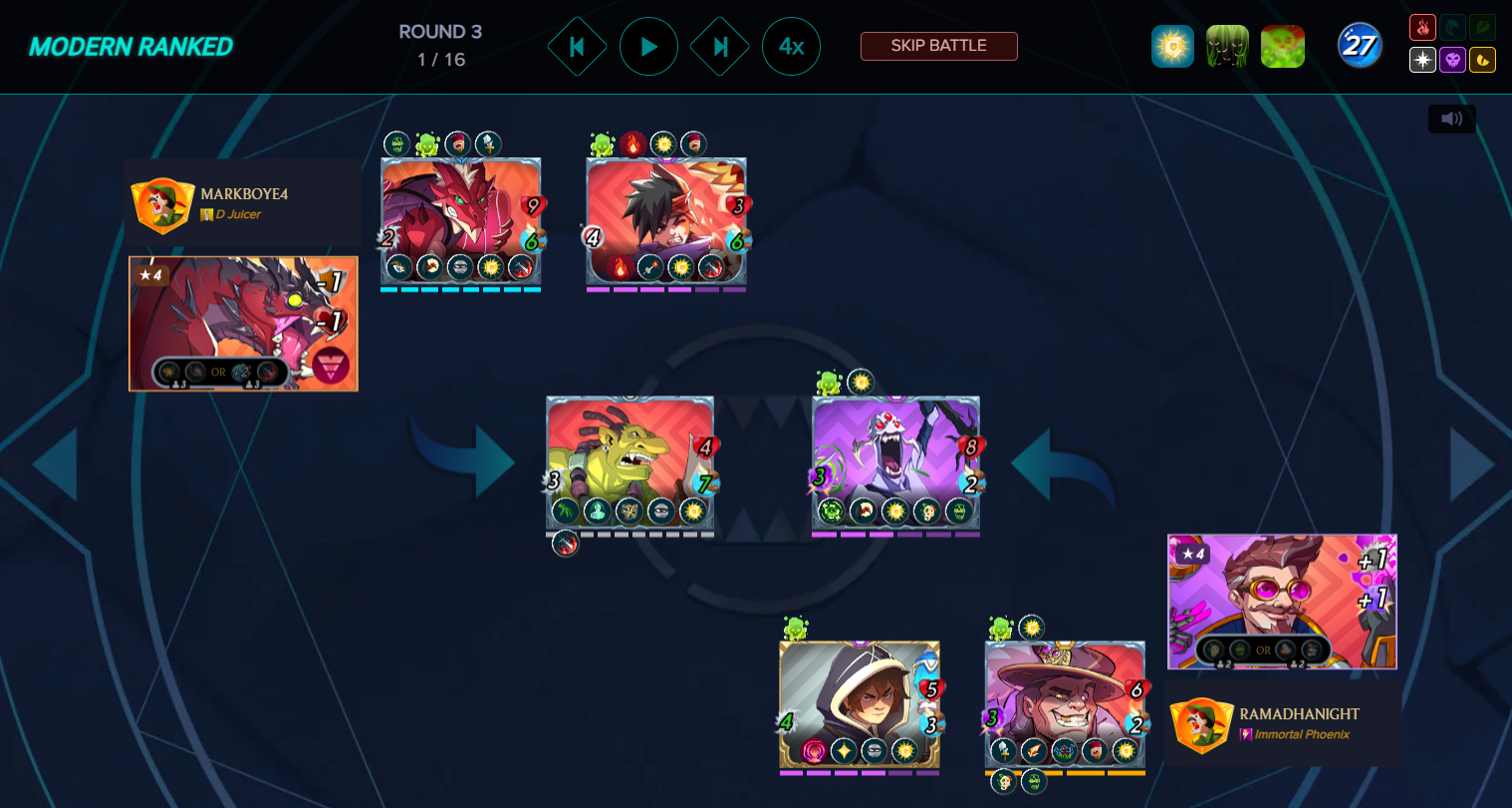Inspect the green goblin monster card
The height and width of the screenshot is (808, 1512).
click(x=630, y=461)
